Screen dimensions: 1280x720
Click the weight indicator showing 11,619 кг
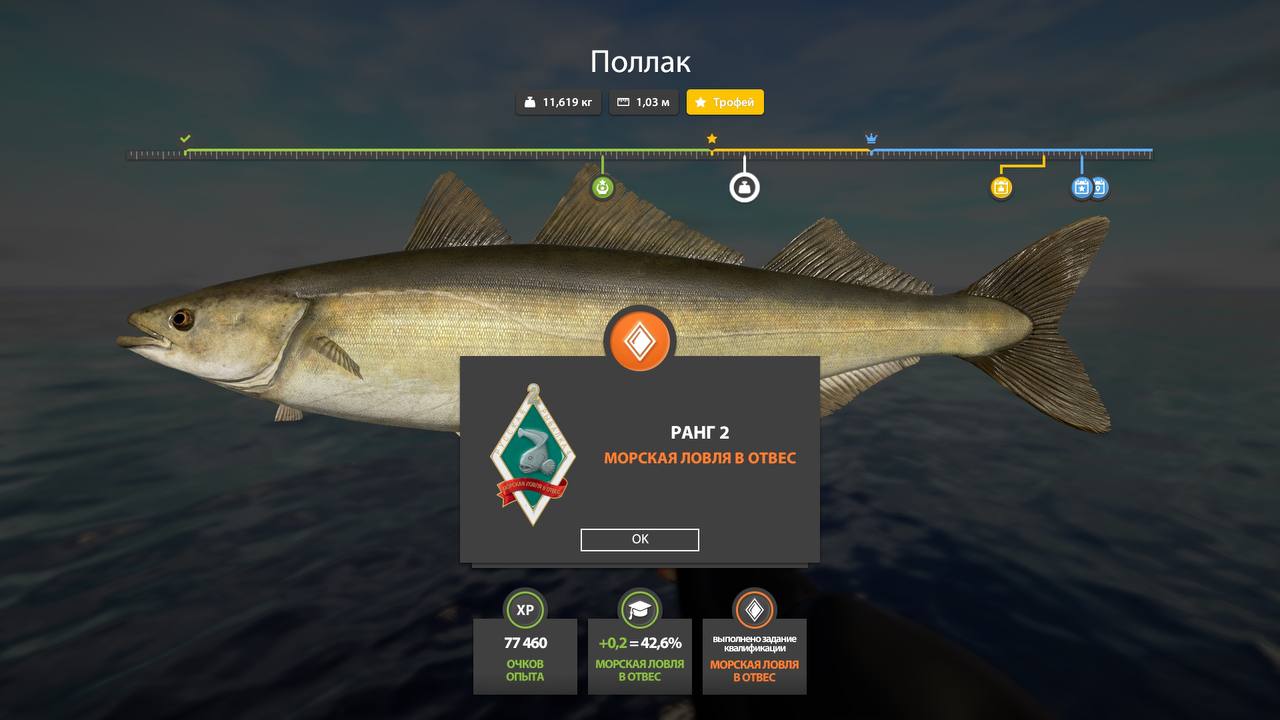pyautogui.click(x=557, y=102)
